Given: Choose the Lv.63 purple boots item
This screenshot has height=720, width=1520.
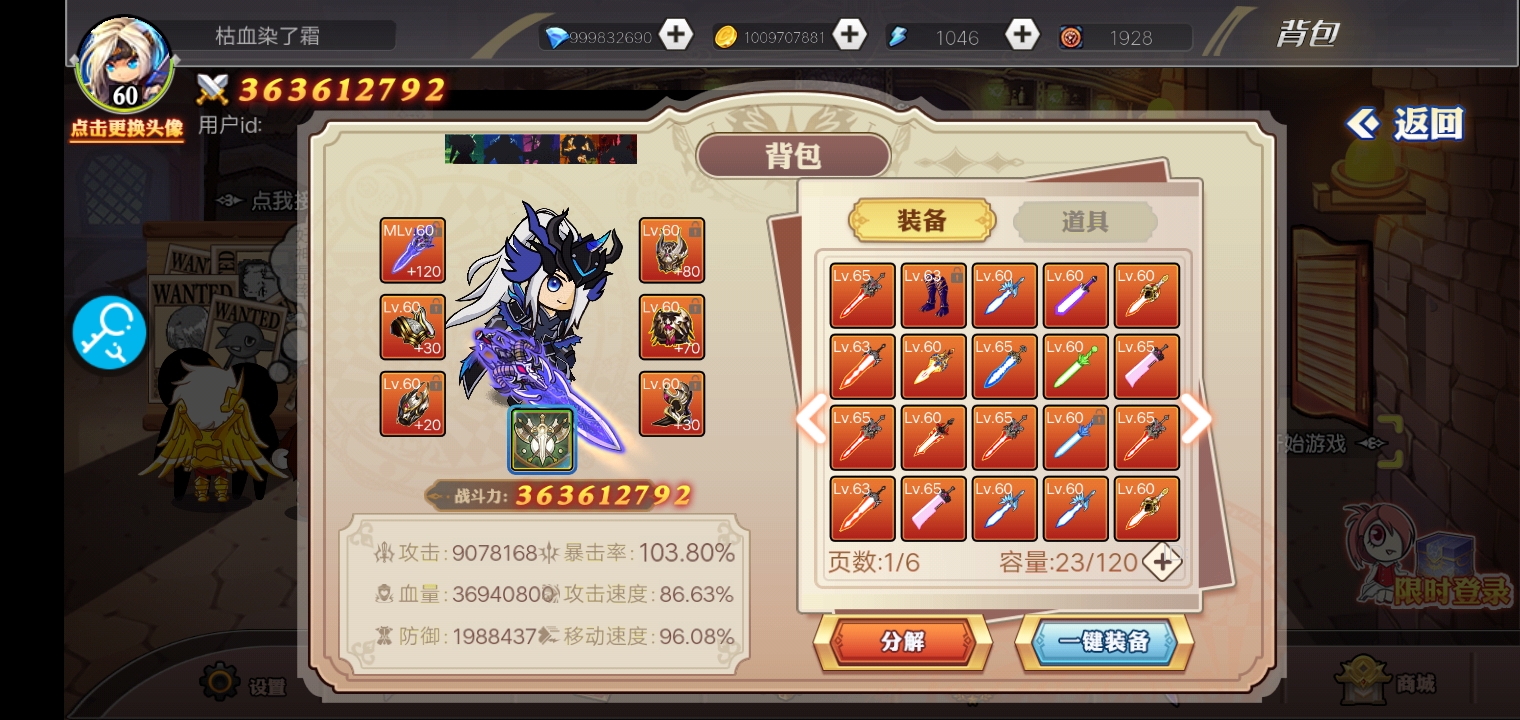Looking at the screenshot, I should (x=933, y=296).
